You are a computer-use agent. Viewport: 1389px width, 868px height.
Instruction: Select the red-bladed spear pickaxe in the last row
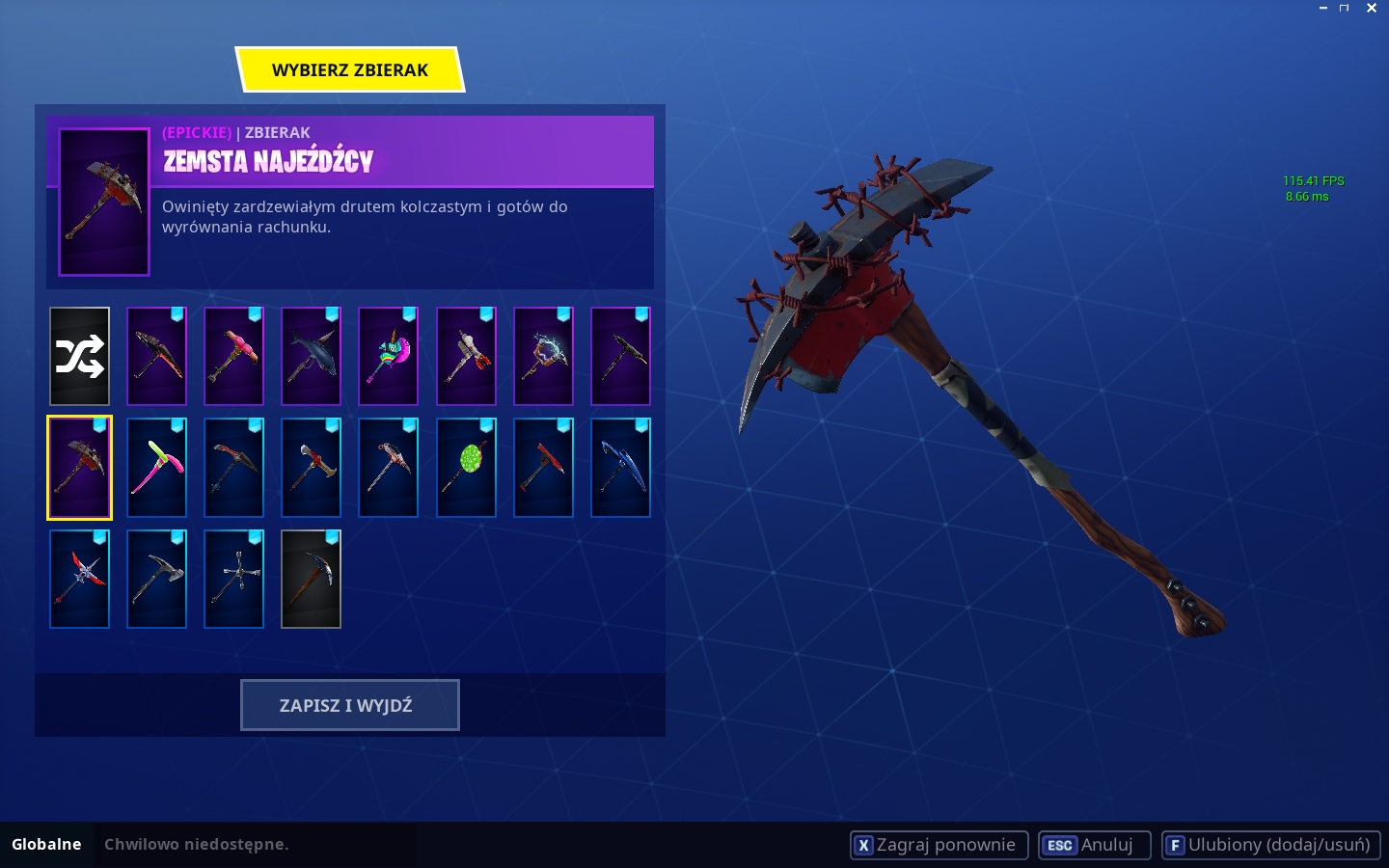click(x=79, y=579)
